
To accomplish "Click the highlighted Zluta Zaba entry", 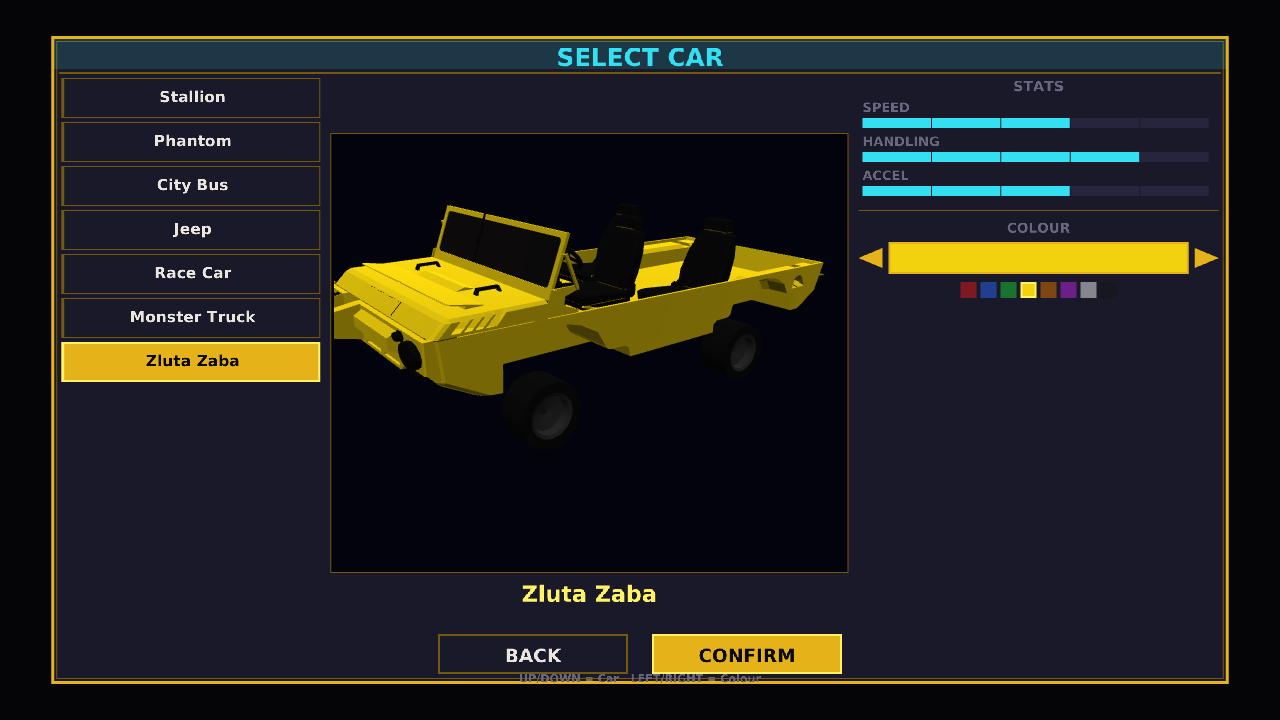I will (191, 362).
